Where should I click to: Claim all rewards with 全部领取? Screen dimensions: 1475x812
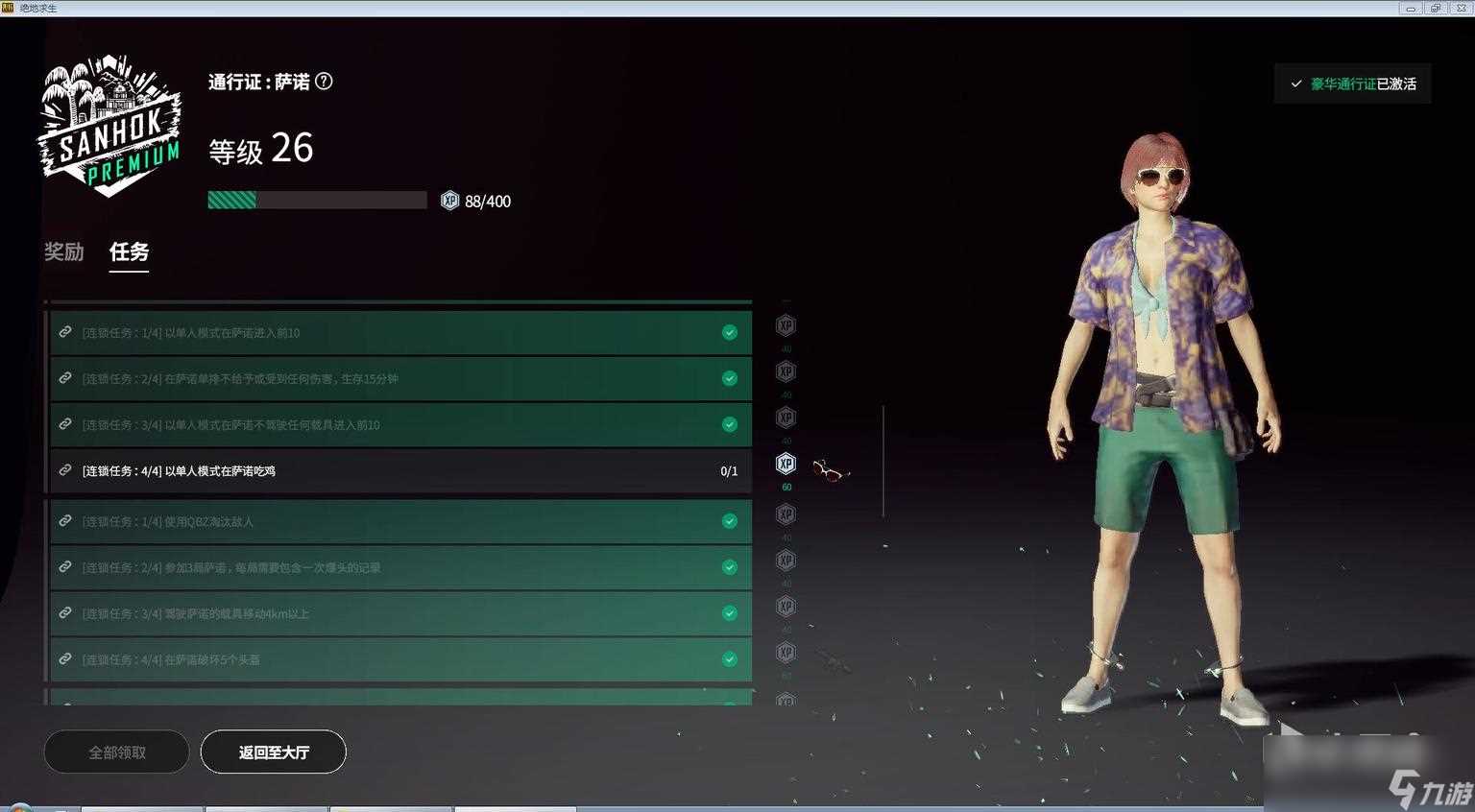coord(116,752)
